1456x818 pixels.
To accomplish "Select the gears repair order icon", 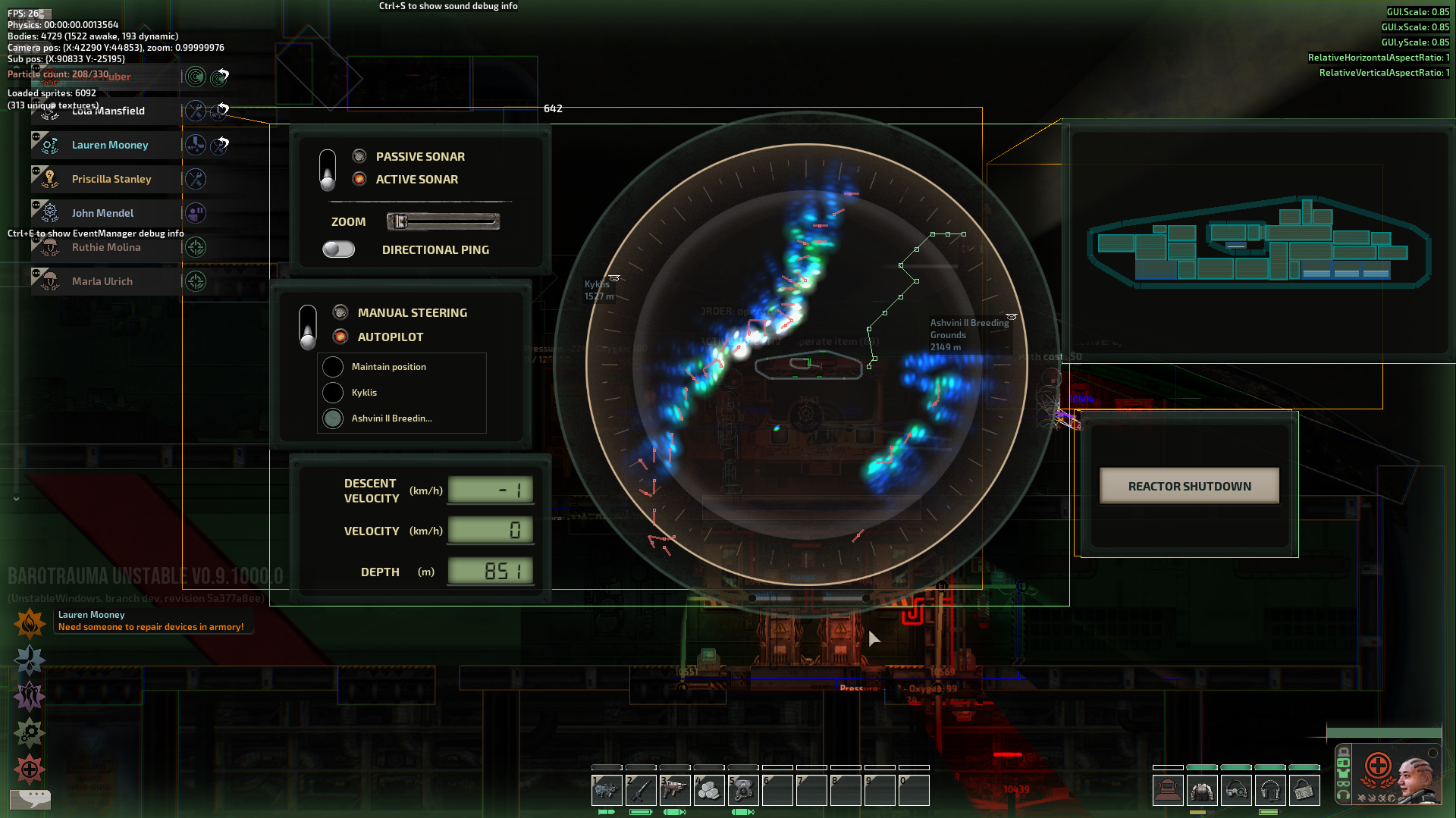I will (30, 732).
